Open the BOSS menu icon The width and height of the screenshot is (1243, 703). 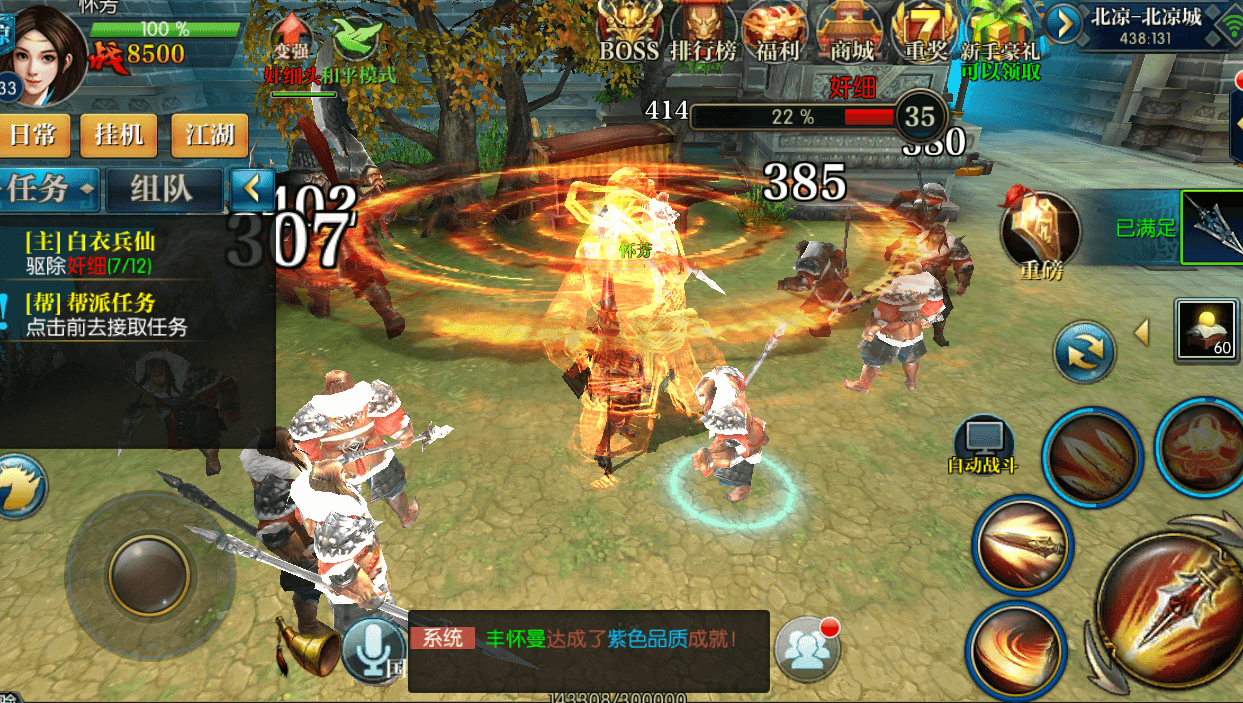click(629, 30)
